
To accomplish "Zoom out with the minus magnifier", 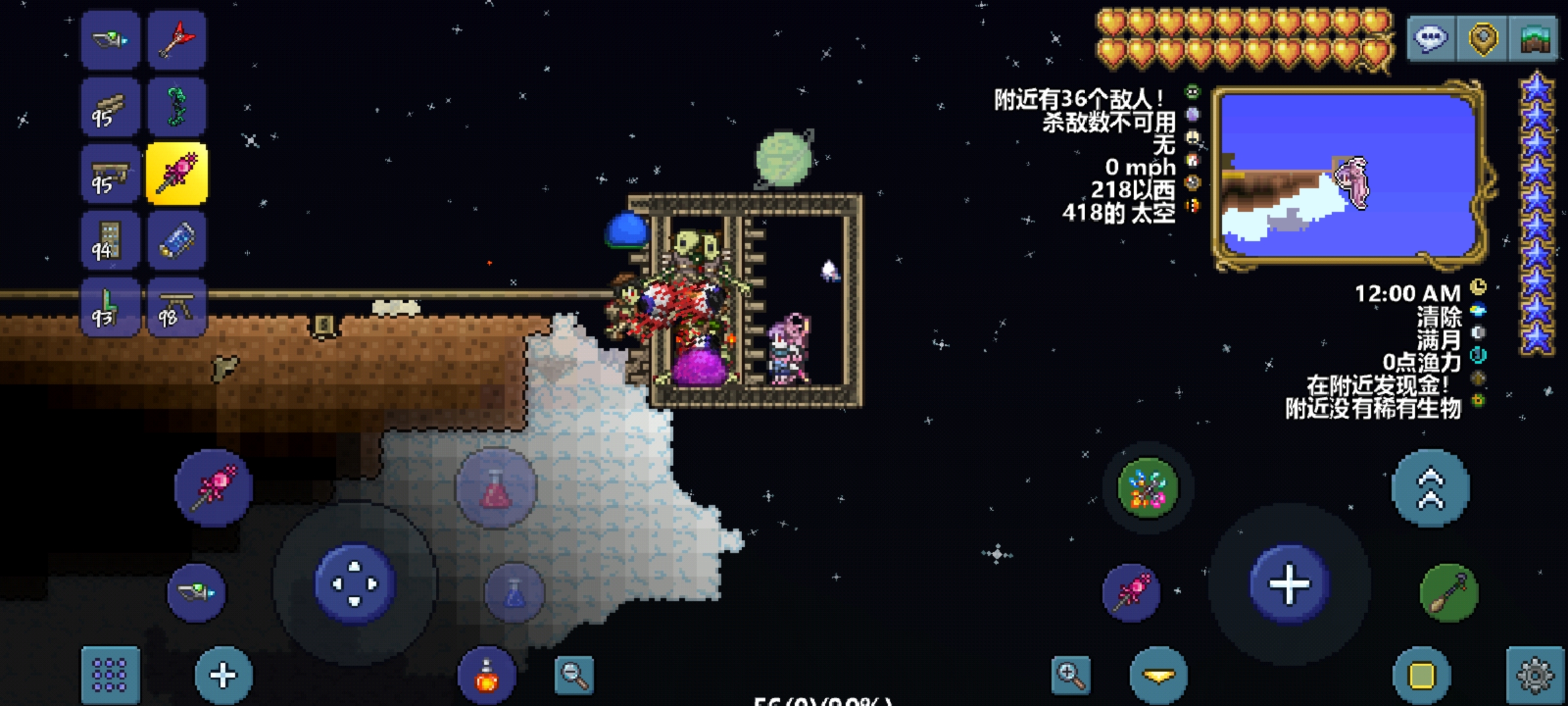I will click(x=574, y=675).
